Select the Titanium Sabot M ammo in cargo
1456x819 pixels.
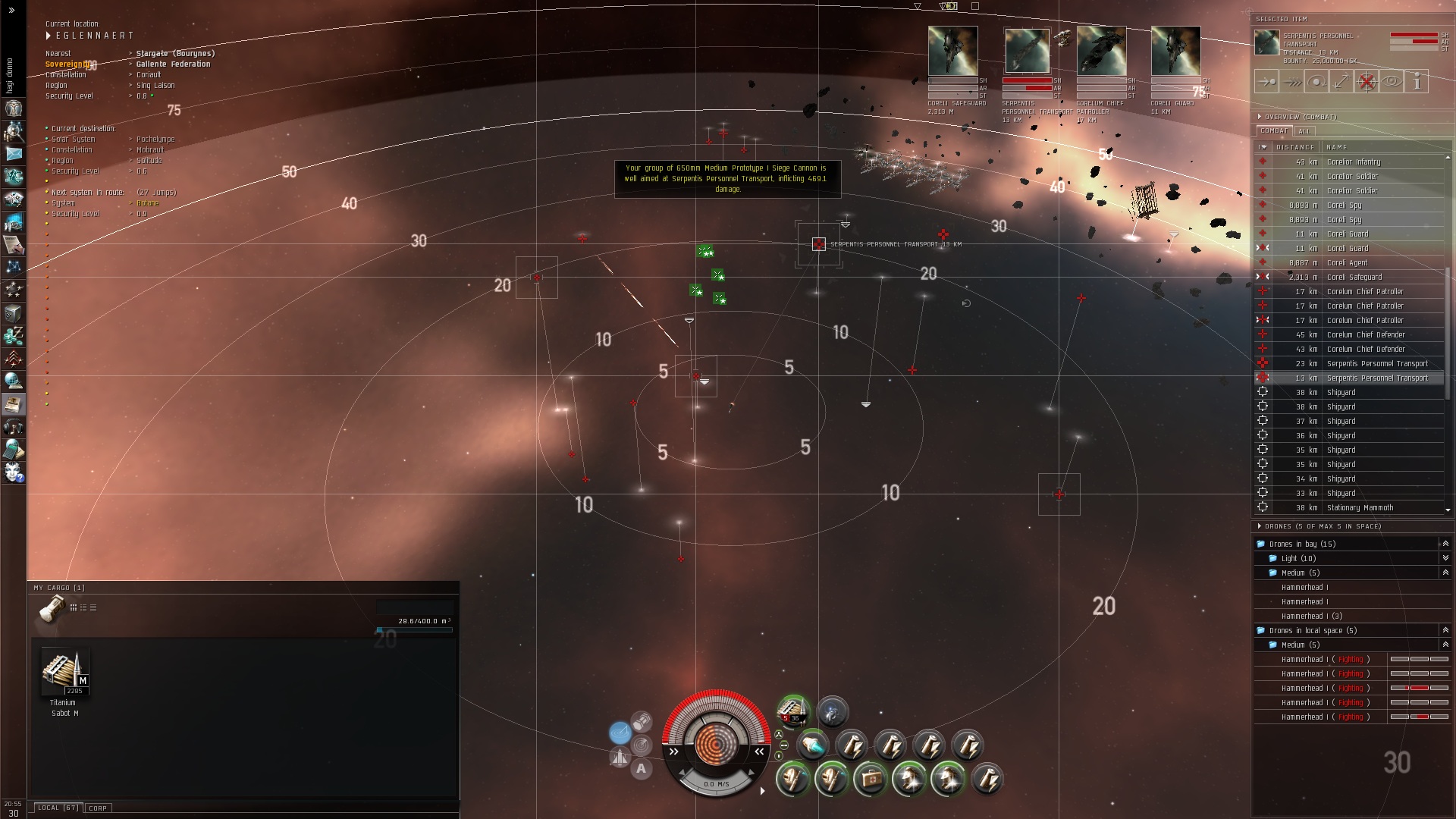point(64,673)
